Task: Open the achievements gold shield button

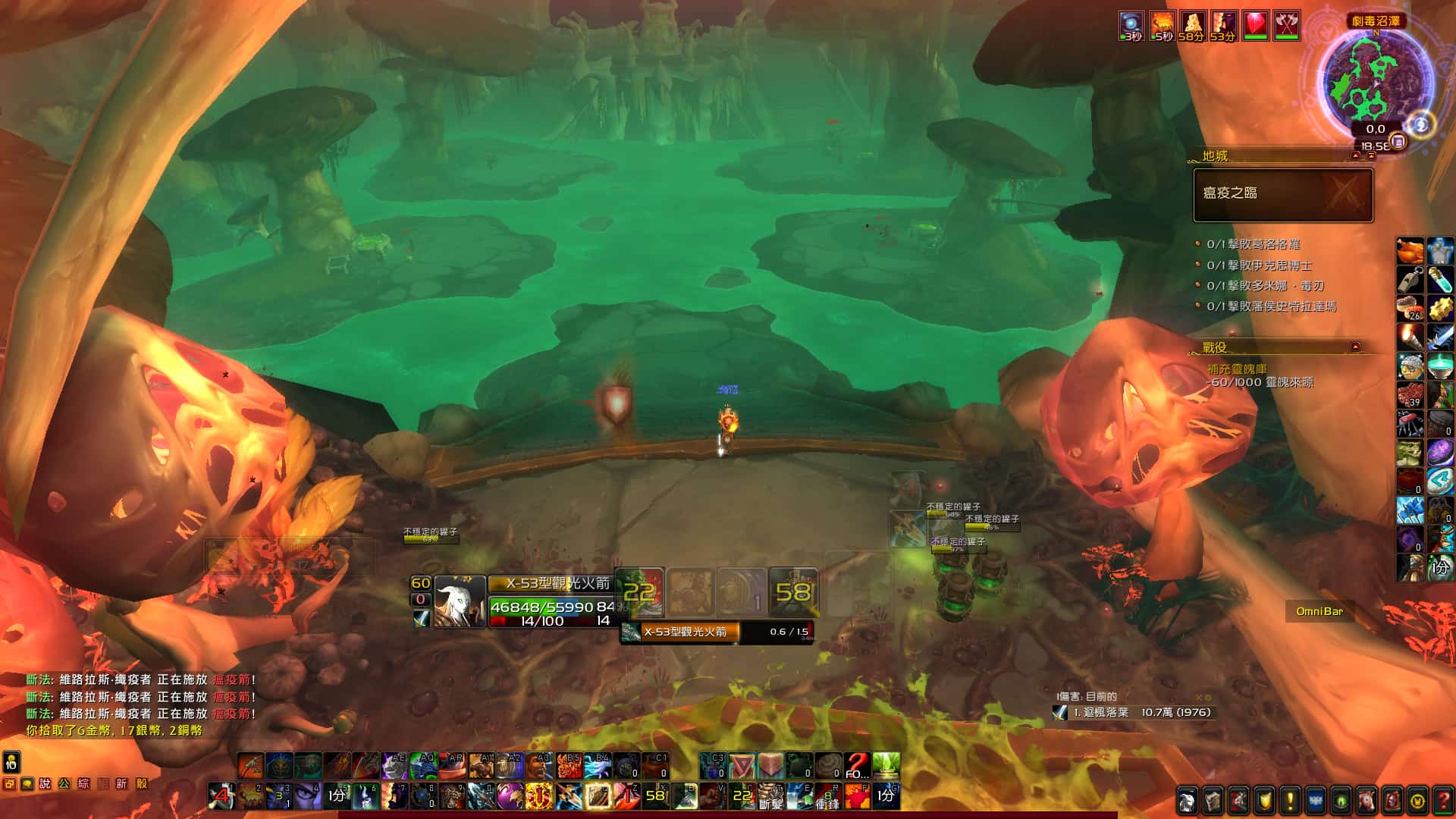Action: pyautogui.click(x=1264, y=801)
